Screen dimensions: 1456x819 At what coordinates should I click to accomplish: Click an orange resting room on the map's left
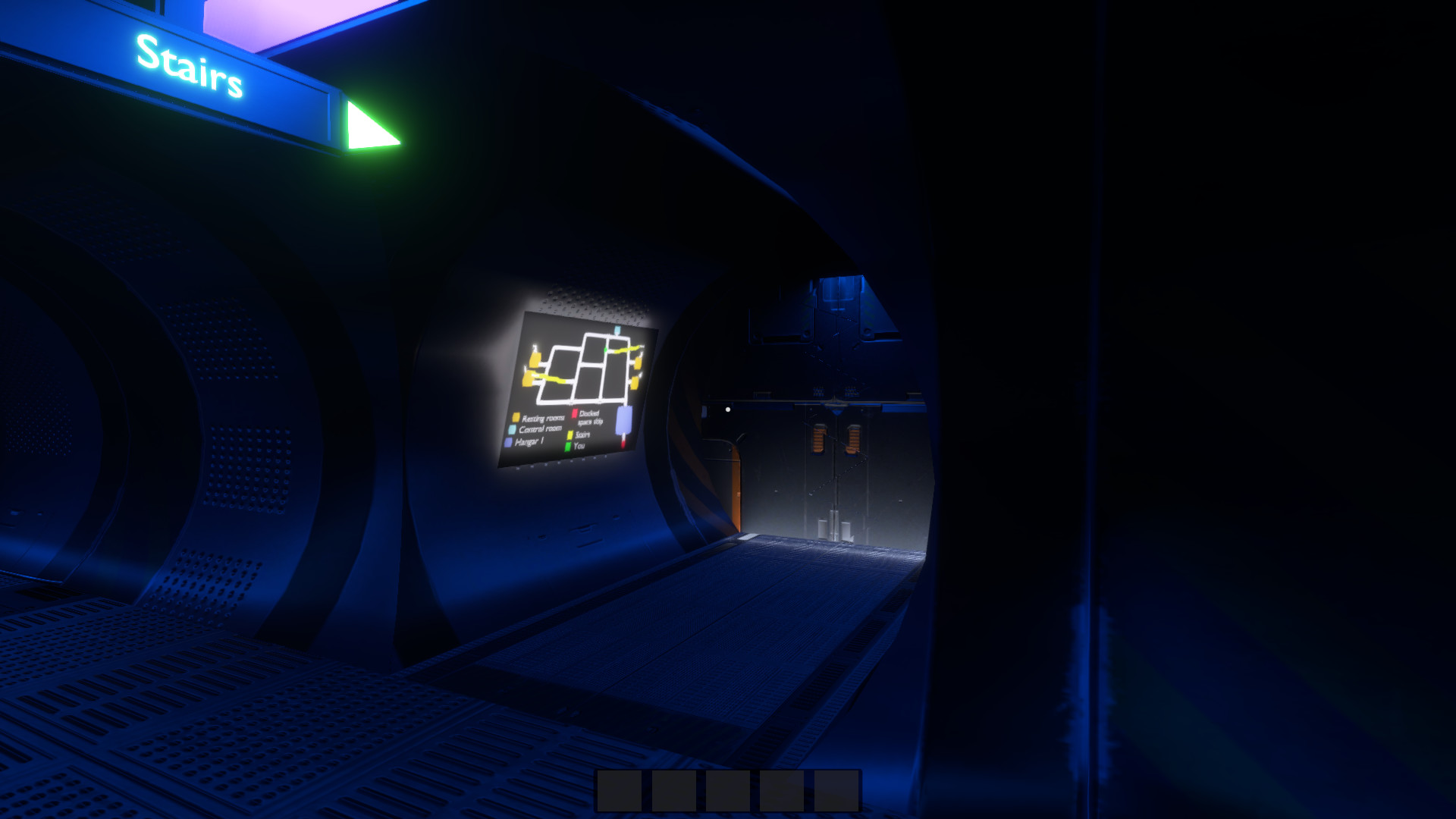(533, 359)
